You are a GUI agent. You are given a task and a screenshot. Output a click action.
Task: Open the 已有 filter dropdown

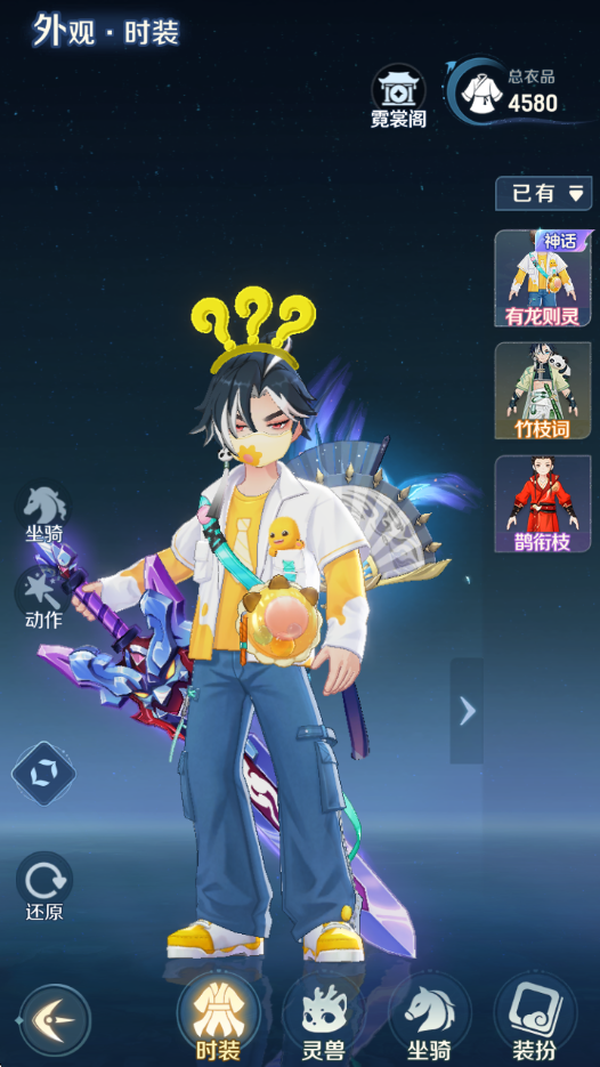[543, 193]
